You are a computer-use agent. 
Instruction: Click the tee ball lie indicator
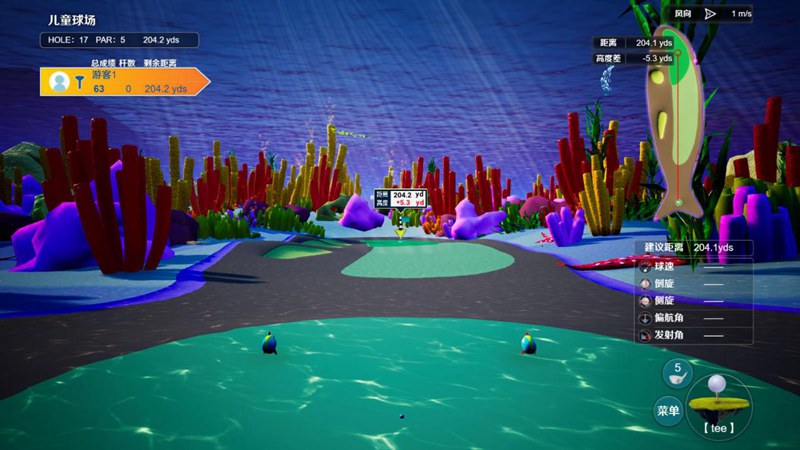click(718, 402)
